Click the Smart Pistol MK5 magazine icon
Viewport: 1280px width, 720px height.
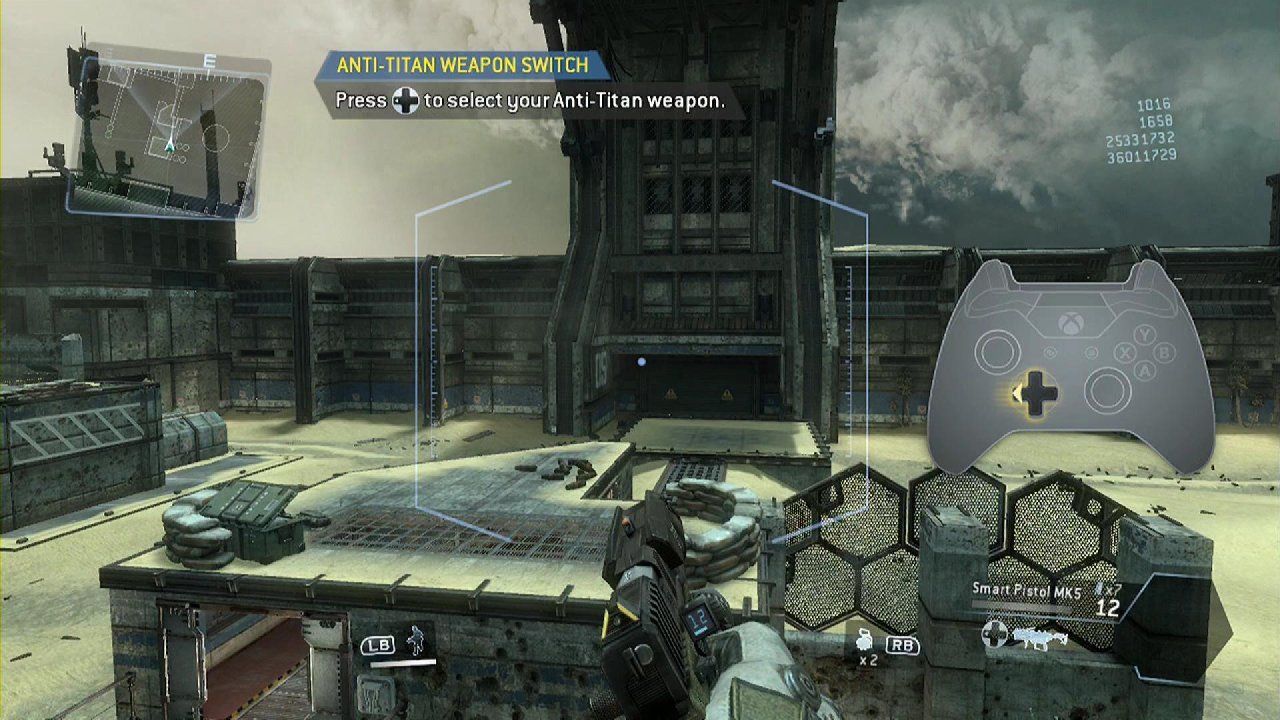pyautogui.click(x=1097, y=588)
